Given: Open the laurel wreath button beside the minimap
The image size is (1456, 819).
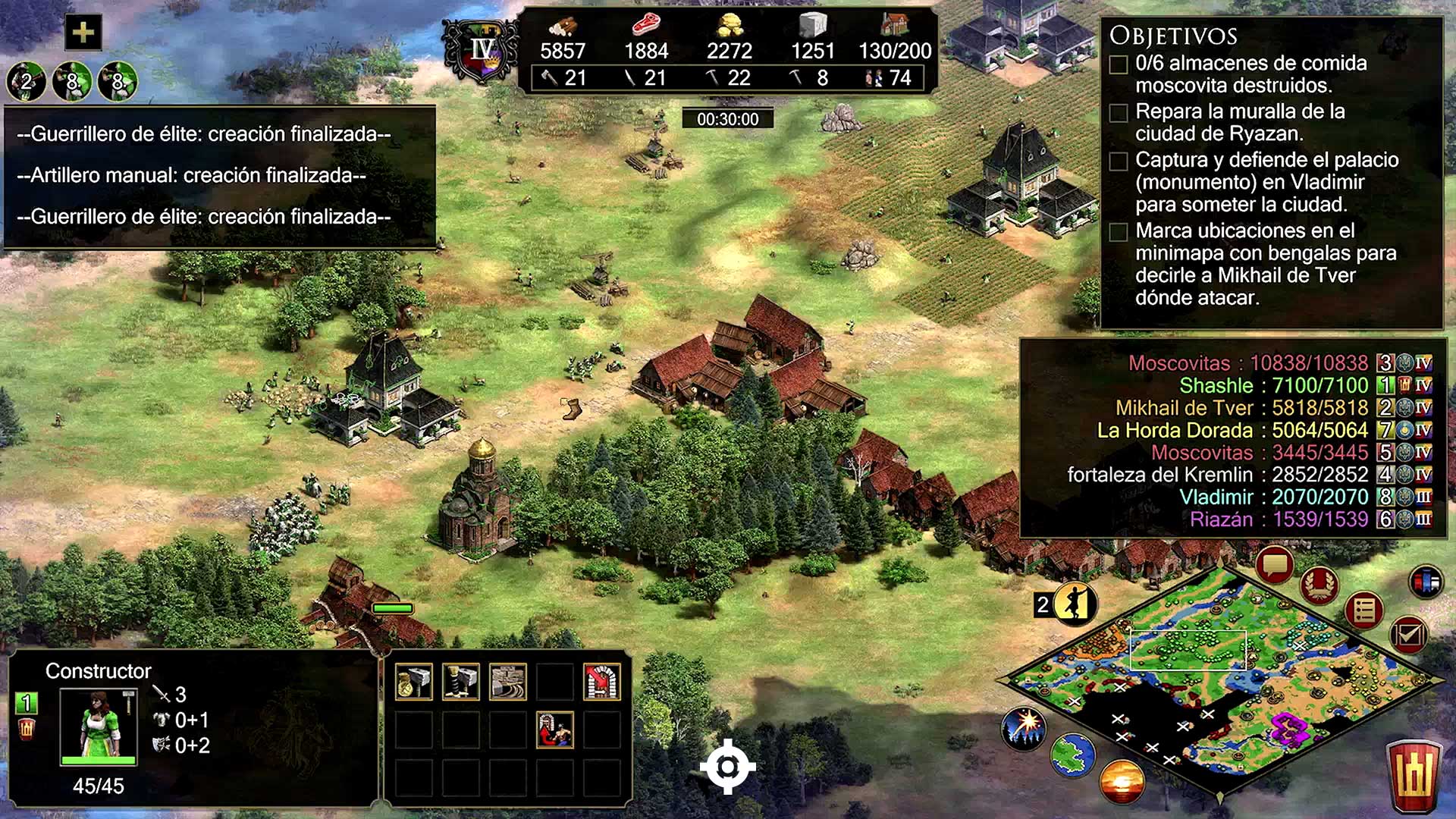Looking at the screenshot, I should 1319,585.
